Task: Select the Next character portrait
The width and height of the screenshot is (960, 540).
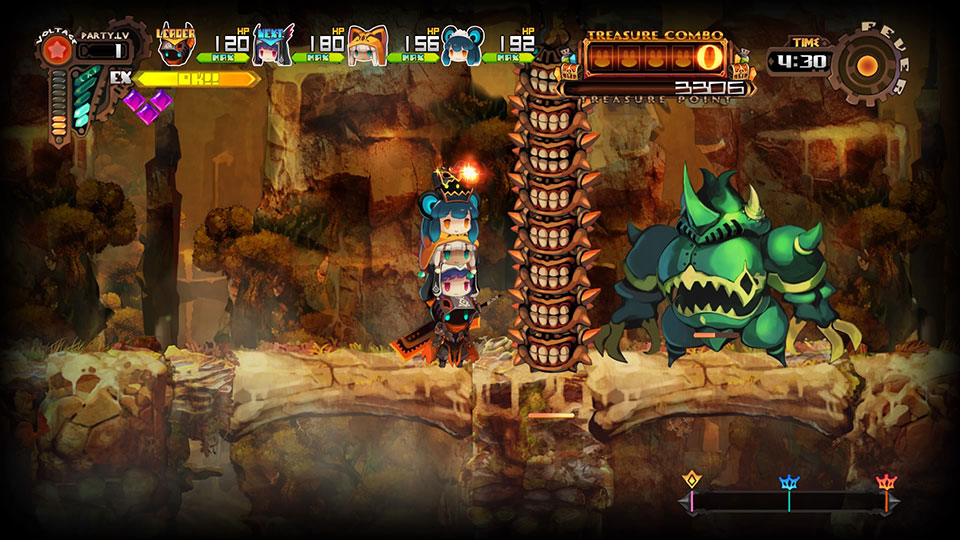Action: tap(270, 46)
